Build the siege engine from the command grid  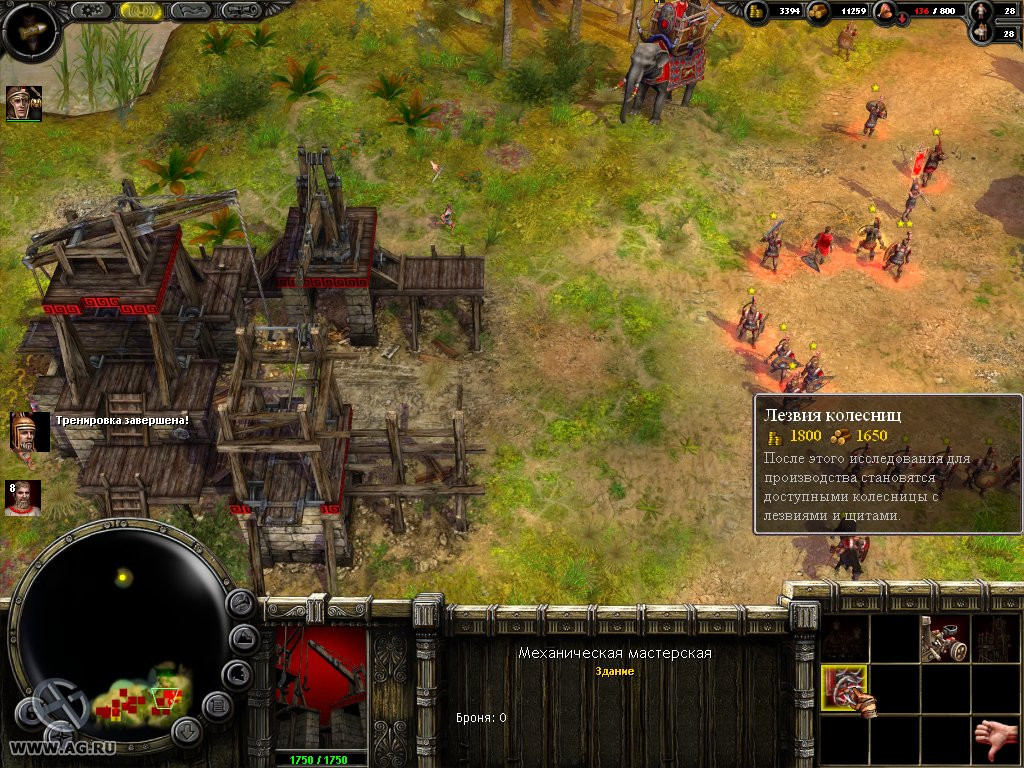pyautogui.click(x=945, y=639)
